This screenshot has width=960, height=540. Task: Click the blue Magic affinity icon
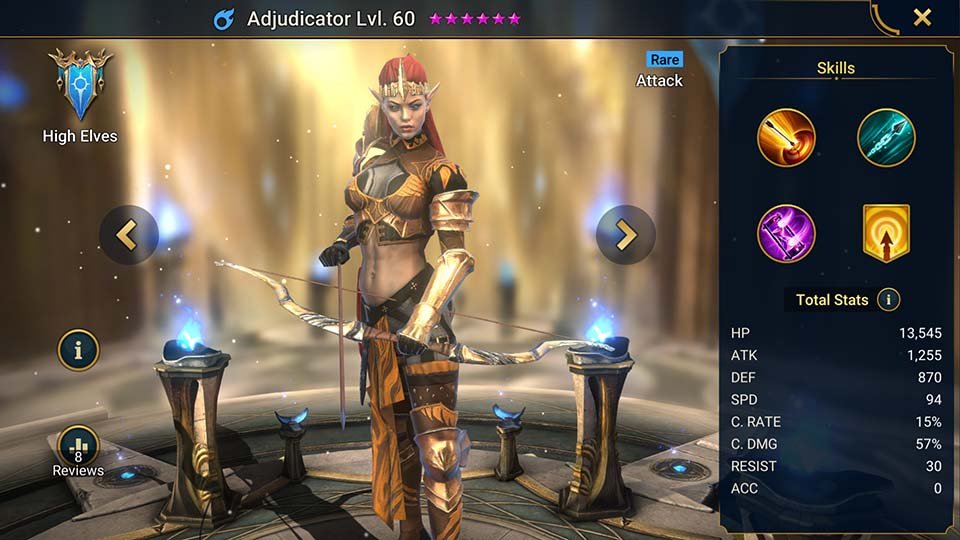224,19
